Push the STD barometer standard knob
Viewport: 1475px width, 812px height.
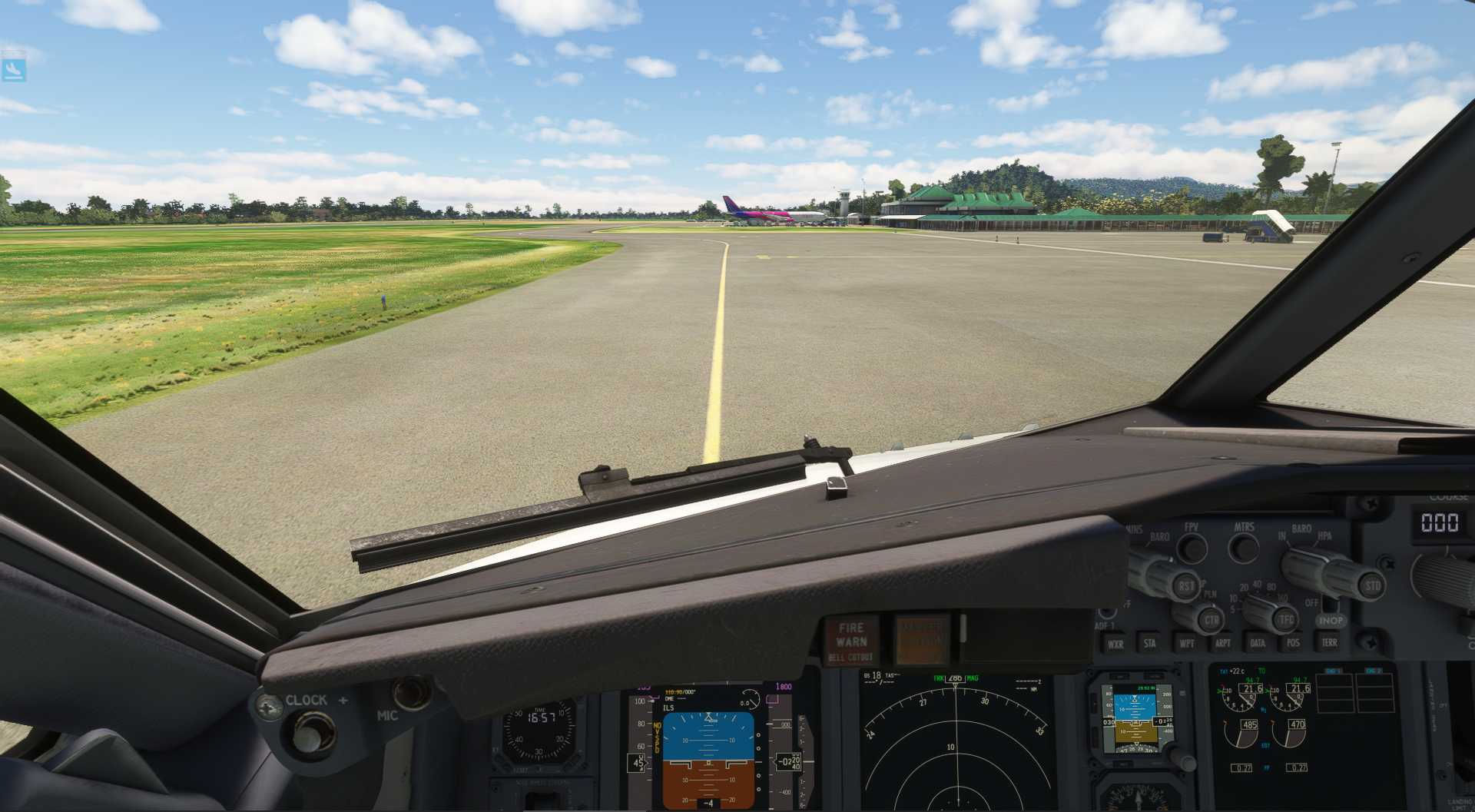pyautogui.click(x=1372, y=585)
